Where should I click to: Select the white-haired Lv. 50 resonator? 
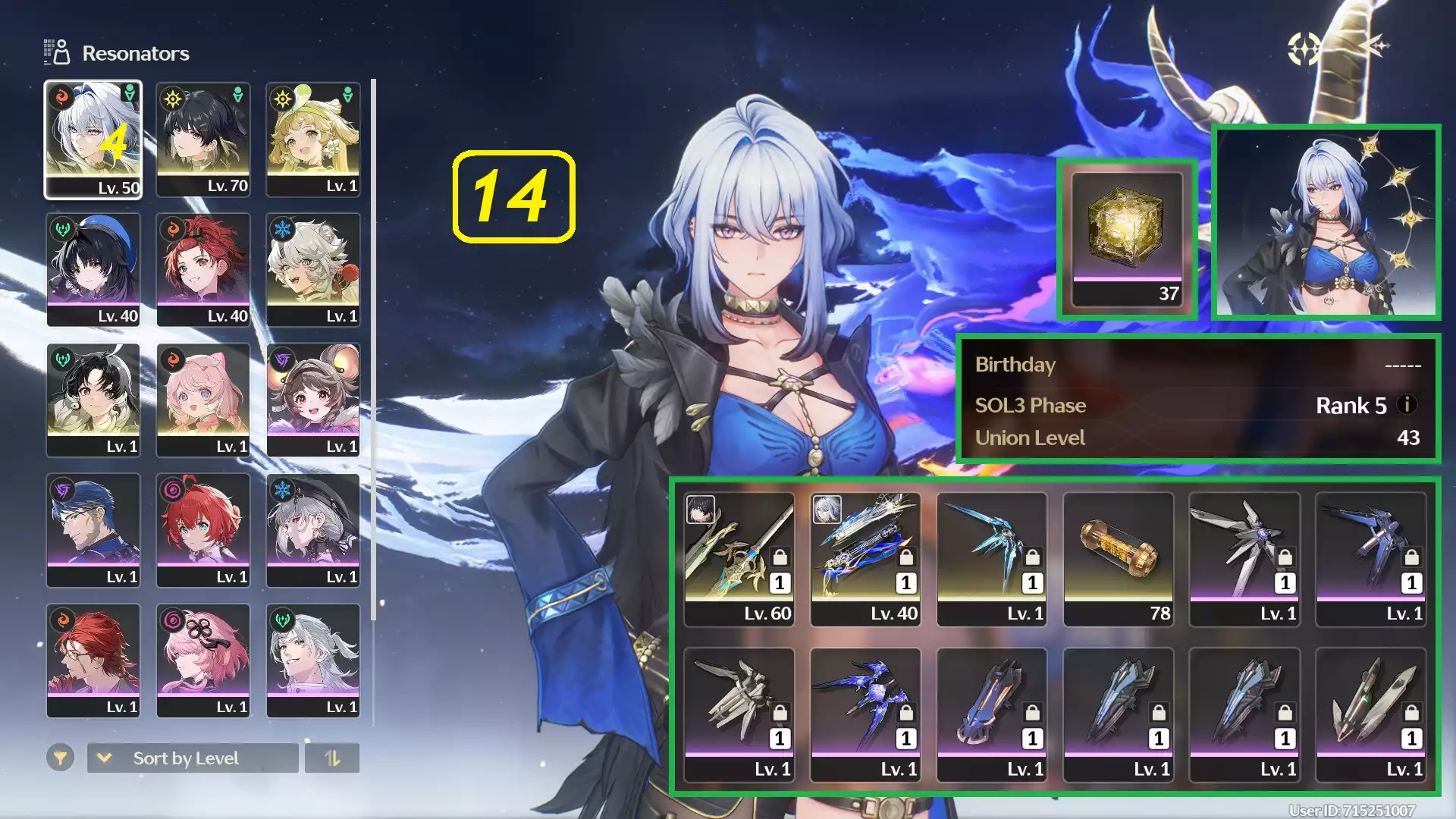[93, 140]
